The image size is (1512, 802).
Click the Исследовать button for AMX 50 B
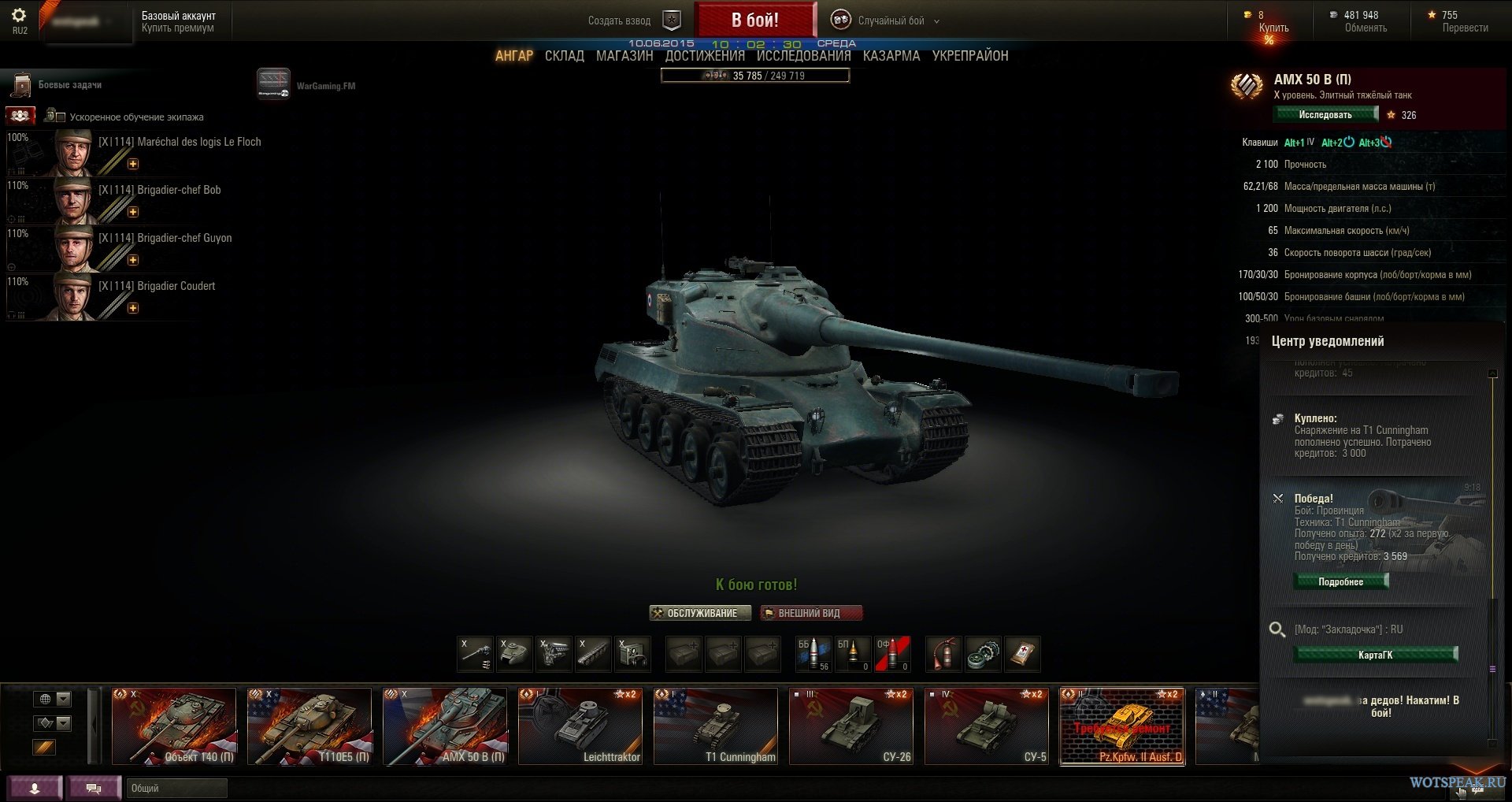pos(1326,115)
